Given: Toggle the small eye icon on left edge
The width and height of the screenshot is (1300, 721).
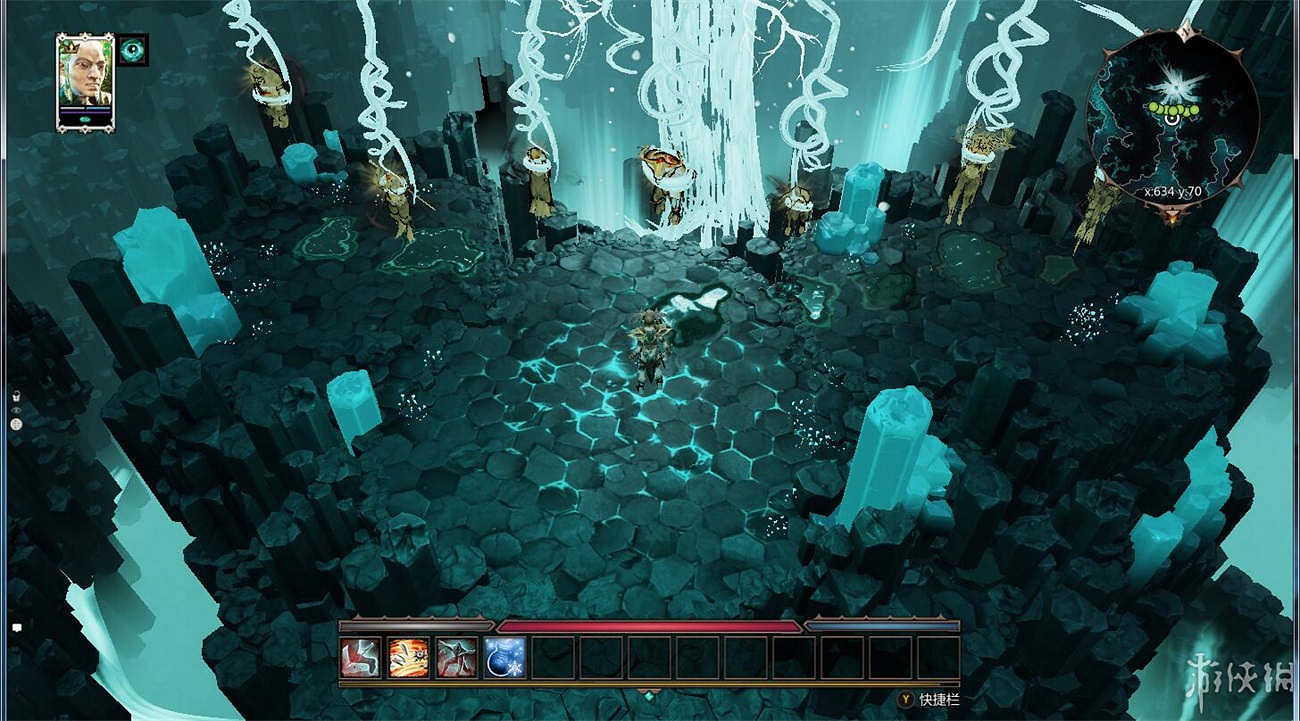Looking at the screenshot, I should point(16,410).
